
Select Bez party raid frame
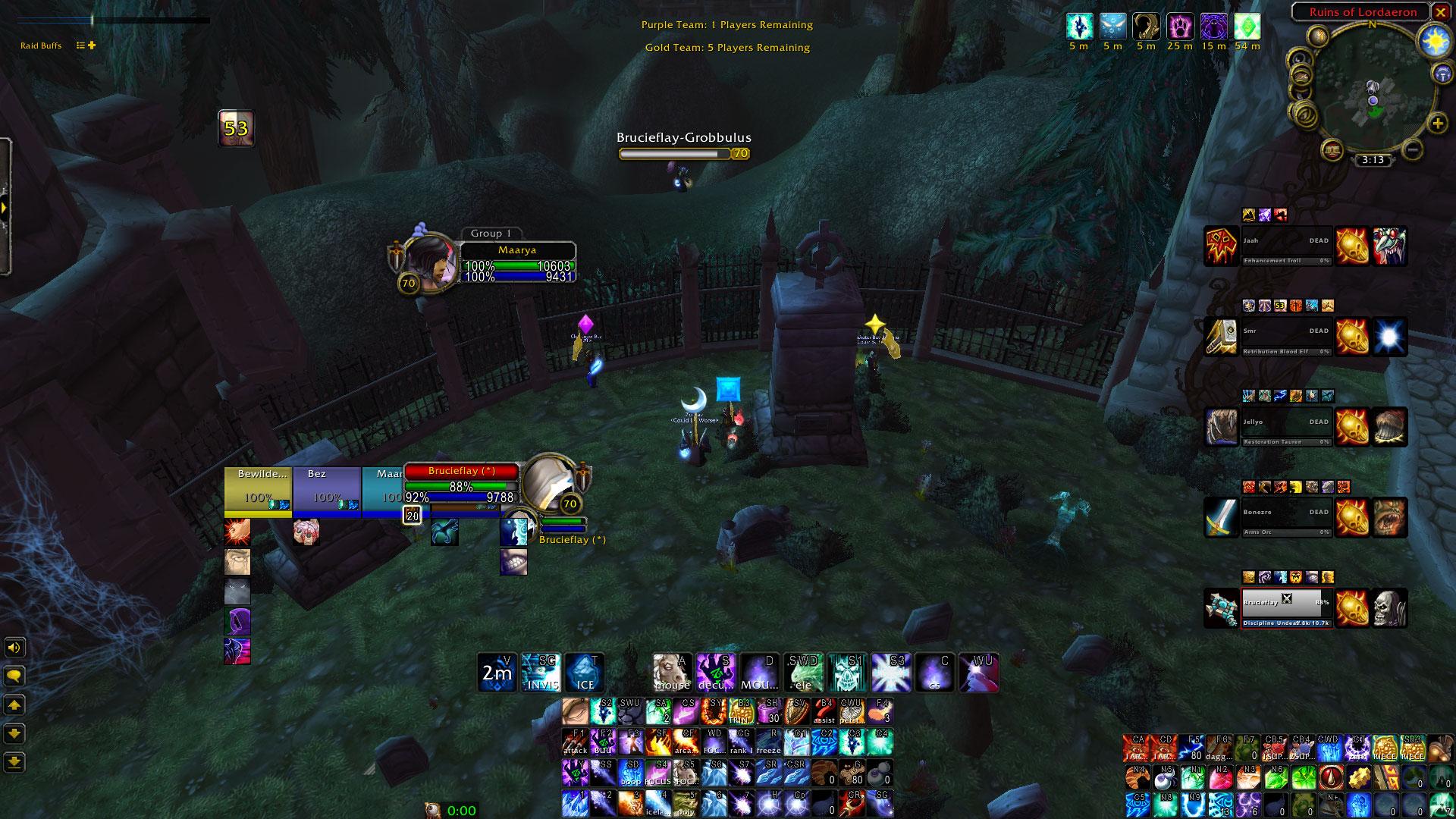pyautogui.click(x=326, y=491)
